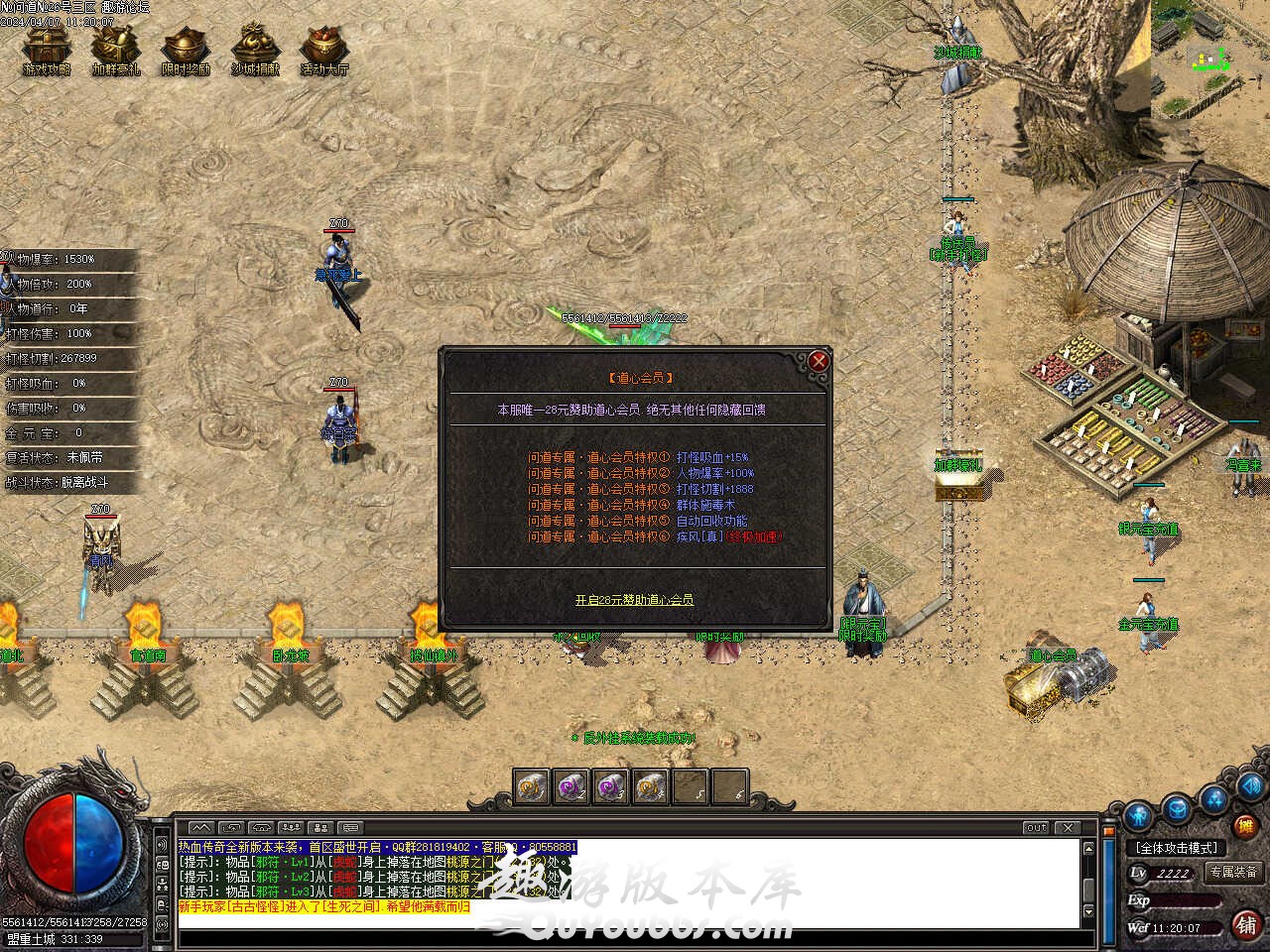Image resolution: width=1270 pixels, height=952 pixels.
Task: Click the 开启28元赞助道心会员 link
Action: [x=634, y=600]
